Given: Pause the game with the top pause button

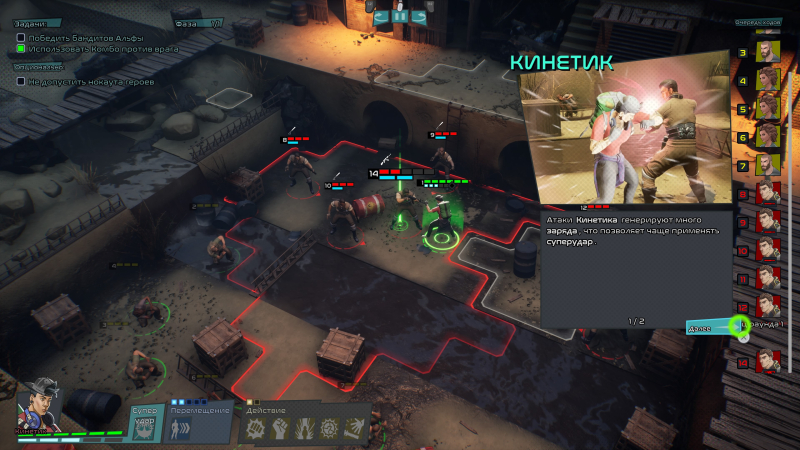Looking at the screenshot, I should coord(400,15).
